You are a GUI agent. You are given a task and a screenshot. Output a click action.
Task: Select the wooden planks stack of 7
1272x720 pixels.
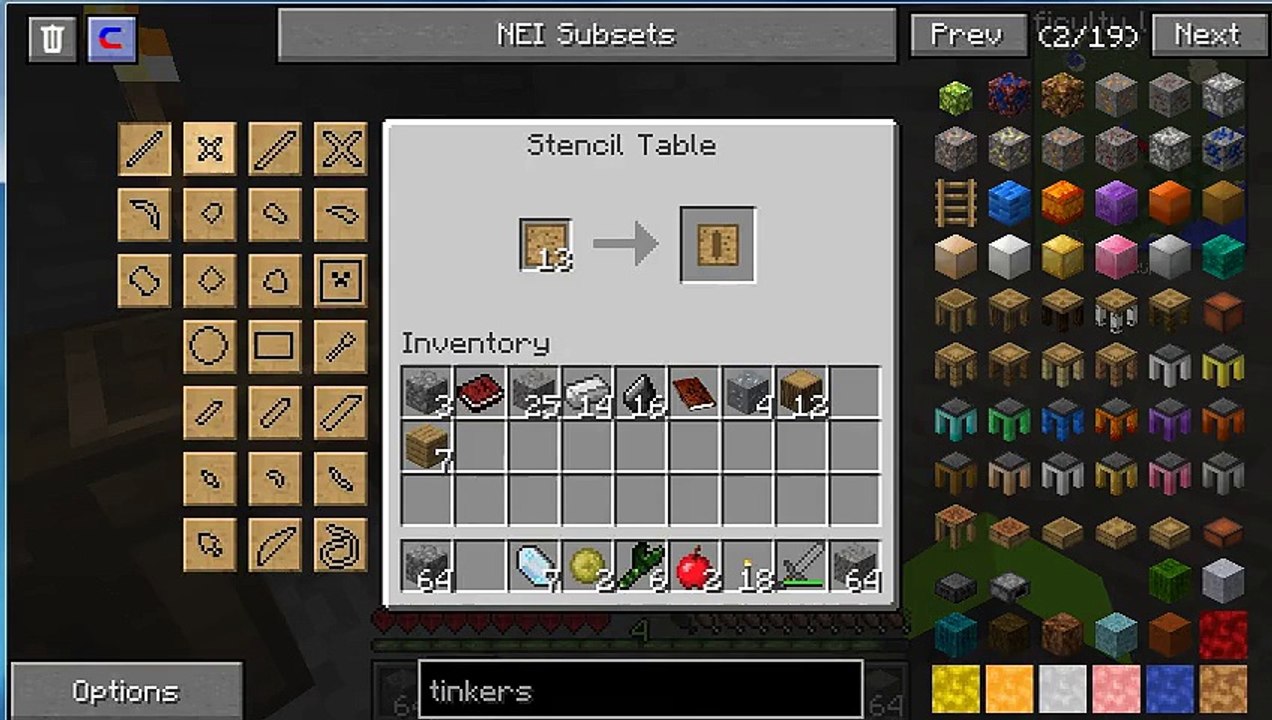[427, 446]
